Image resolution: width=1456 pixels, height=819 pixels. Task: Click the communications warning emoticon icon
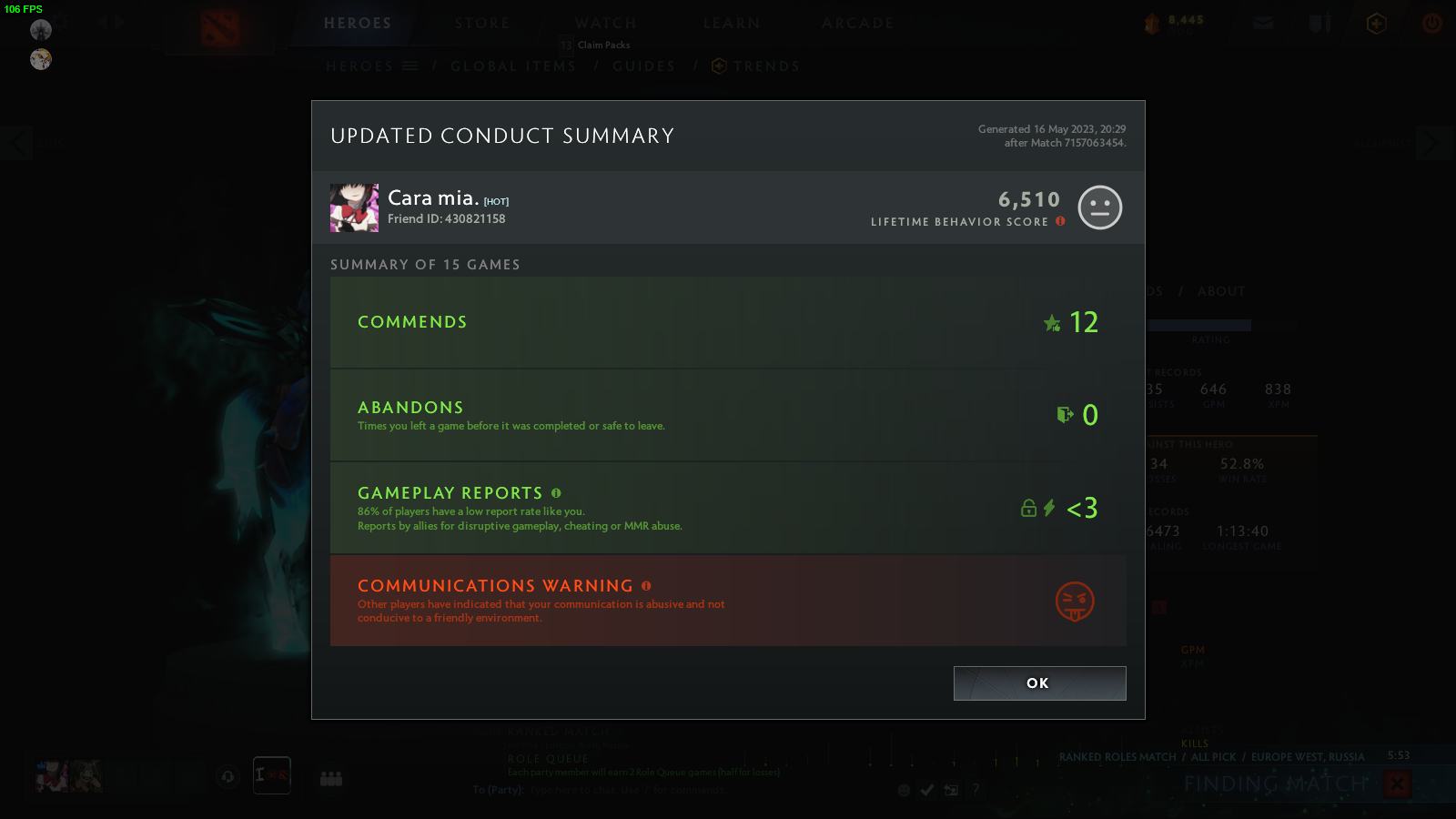point(1074,601)
